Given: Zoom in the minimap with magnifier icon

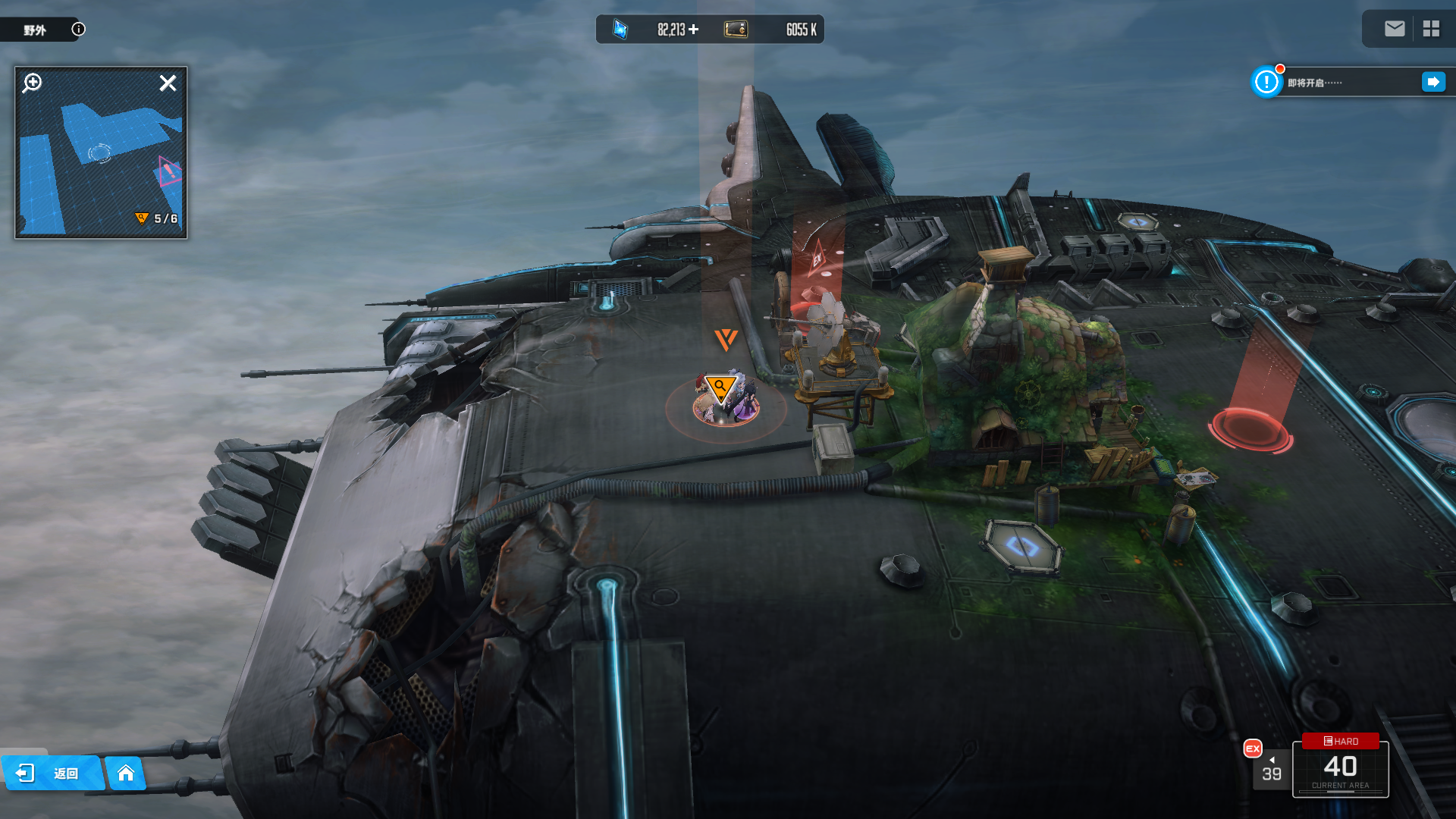Looking at the screenshot, I should click(32, 83).
